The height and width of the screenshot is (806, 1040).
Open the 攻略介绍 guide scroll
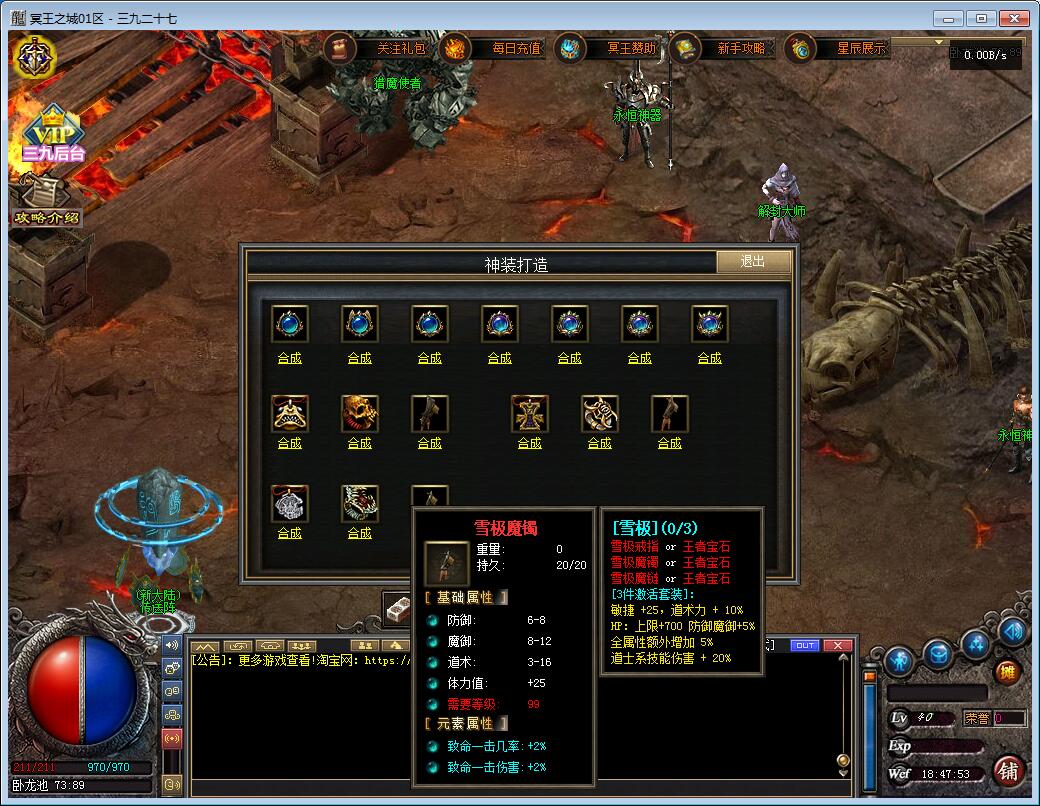tap(44, 200)
